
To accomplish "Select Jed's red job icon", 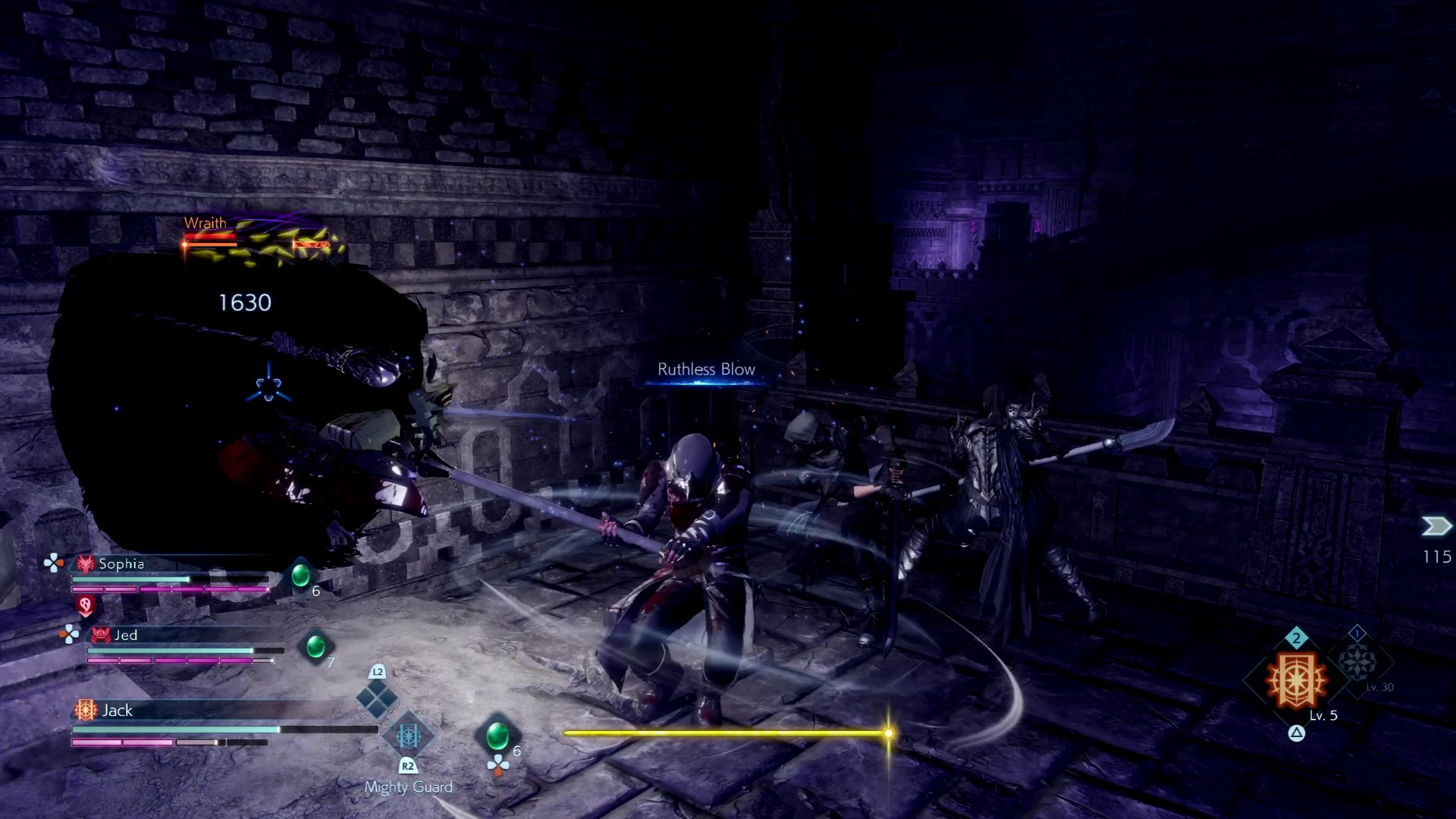I will point(101,635).
